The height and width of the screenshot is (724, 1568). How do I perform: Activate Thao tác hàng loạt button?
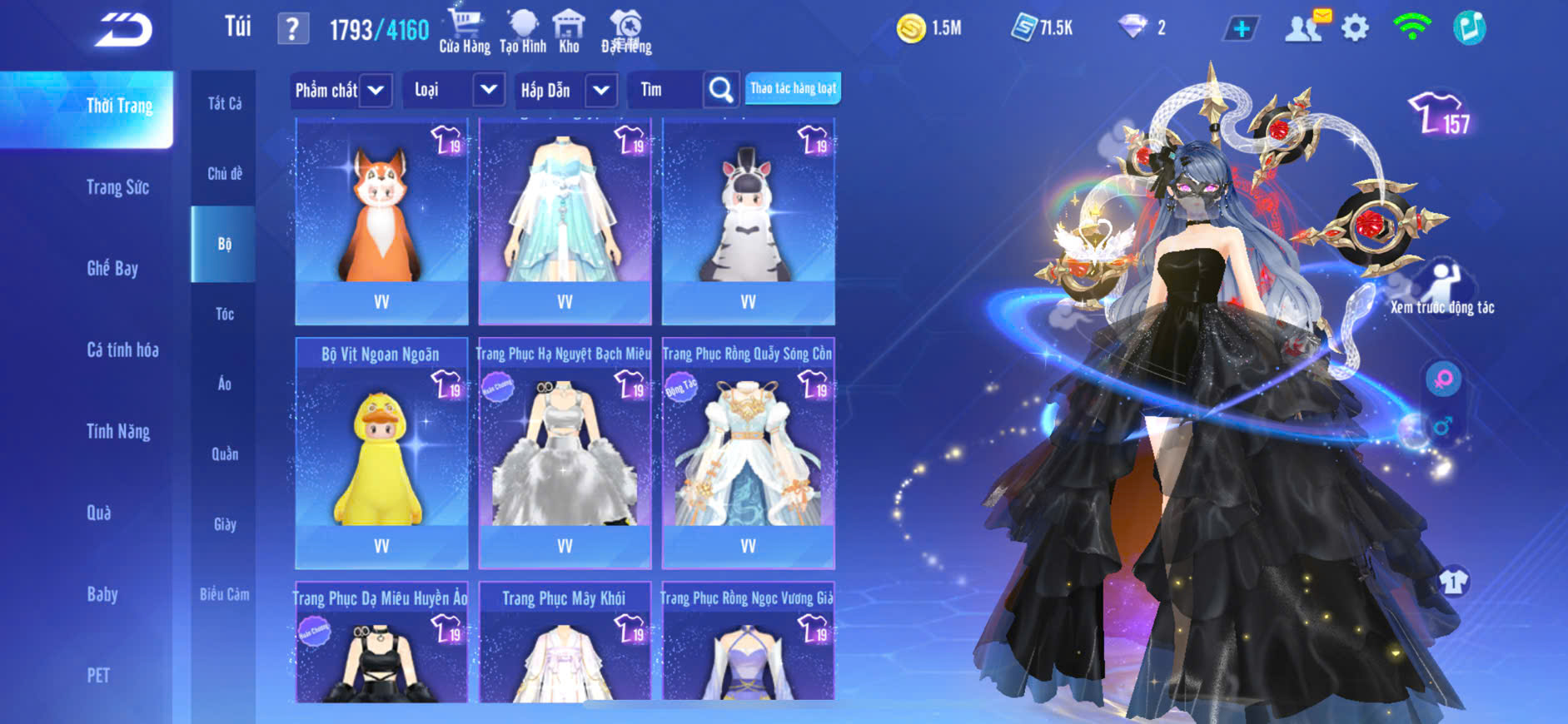(x=793, y=88)
